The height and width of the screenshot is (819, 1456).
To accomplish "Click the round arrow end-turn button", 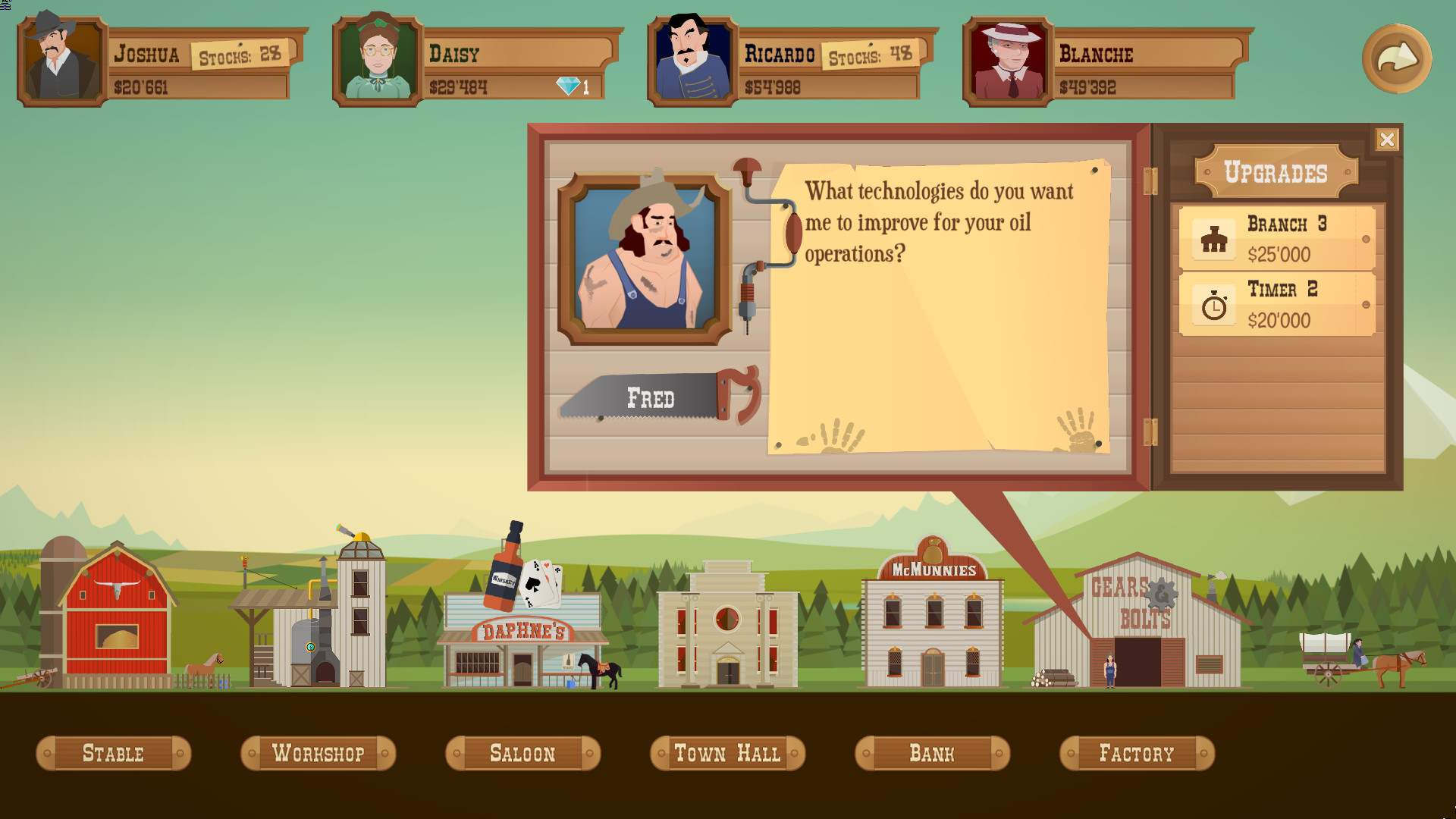I will click(1396, 59).
